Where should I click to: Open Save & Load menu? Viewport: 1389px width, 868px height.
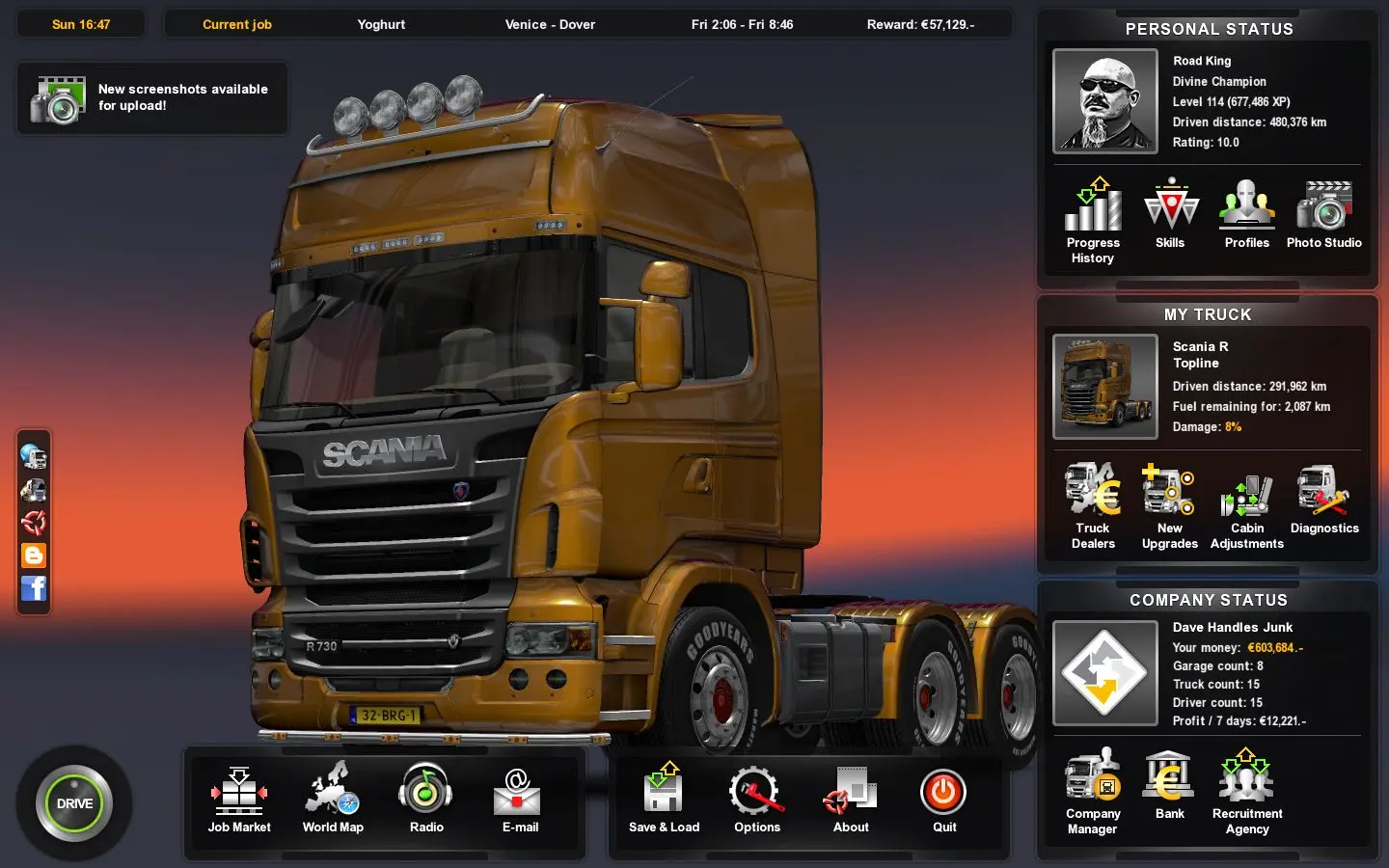tap(664, 797)
